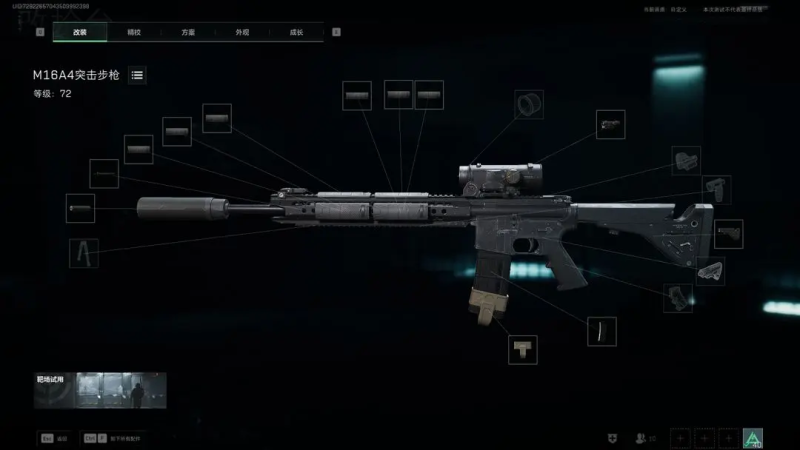
Task: Open the curved grip strap attachment slot
Action: 601,332
